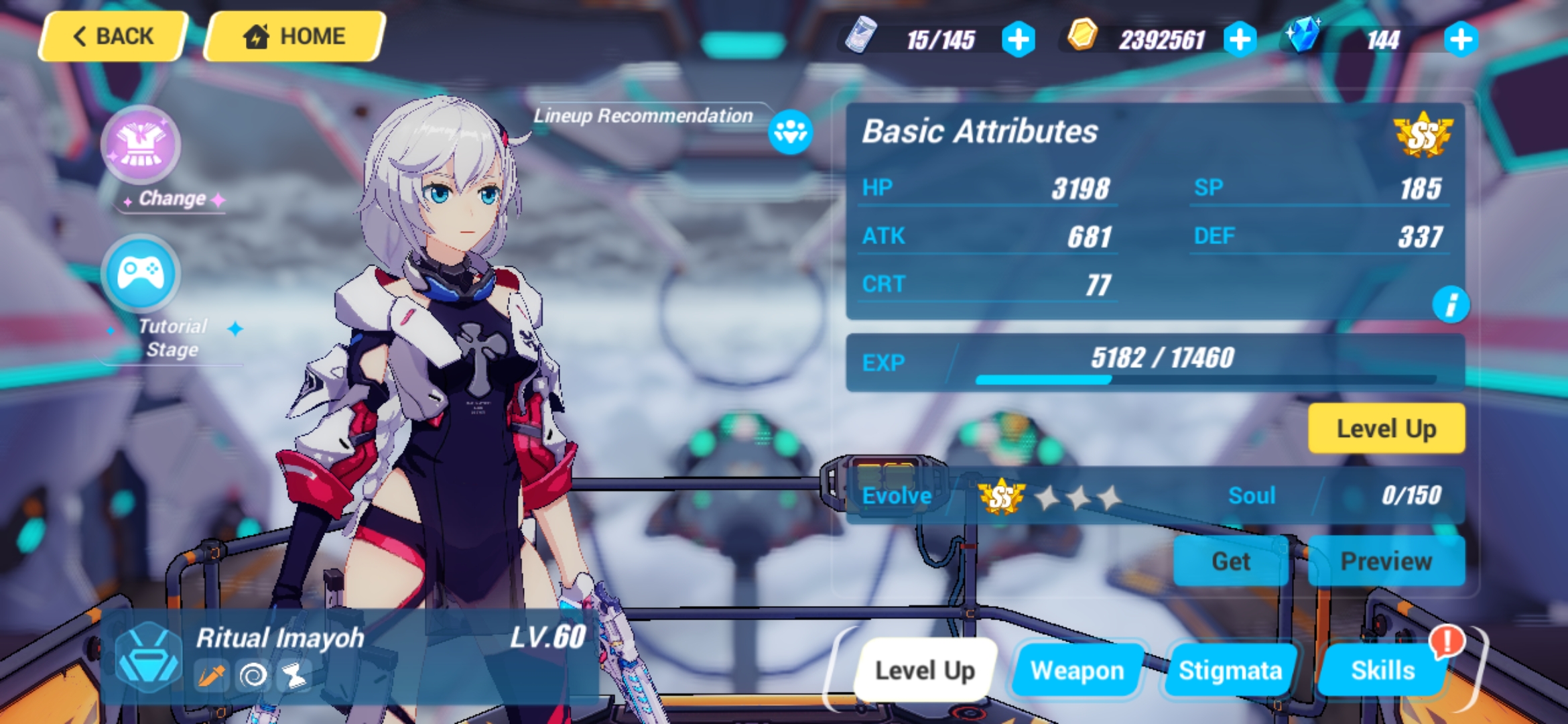Add stamina with the plus button
This screenshot has height=724, width=1568.
1019,38
